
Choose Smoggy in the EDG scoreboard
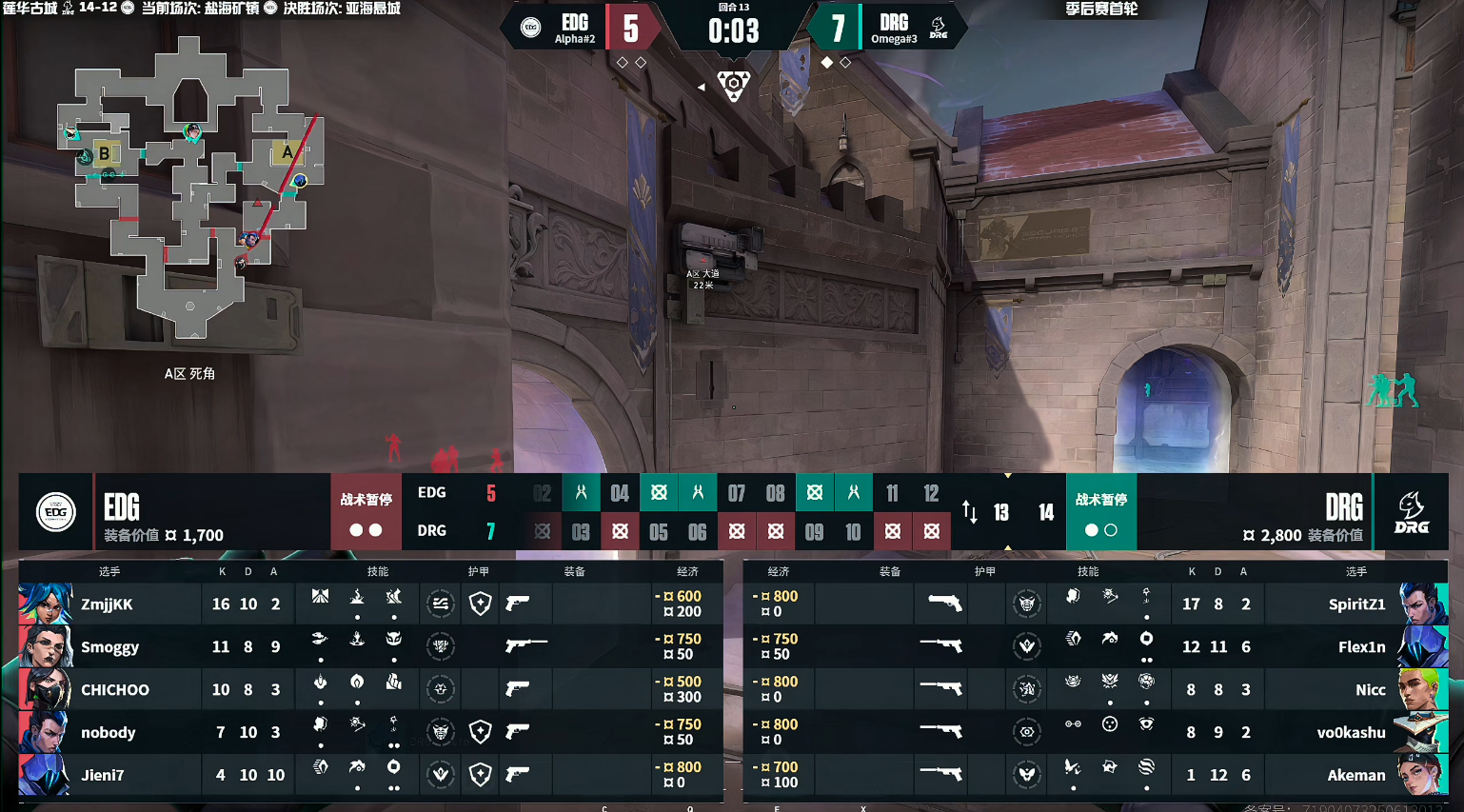point(109,647)
